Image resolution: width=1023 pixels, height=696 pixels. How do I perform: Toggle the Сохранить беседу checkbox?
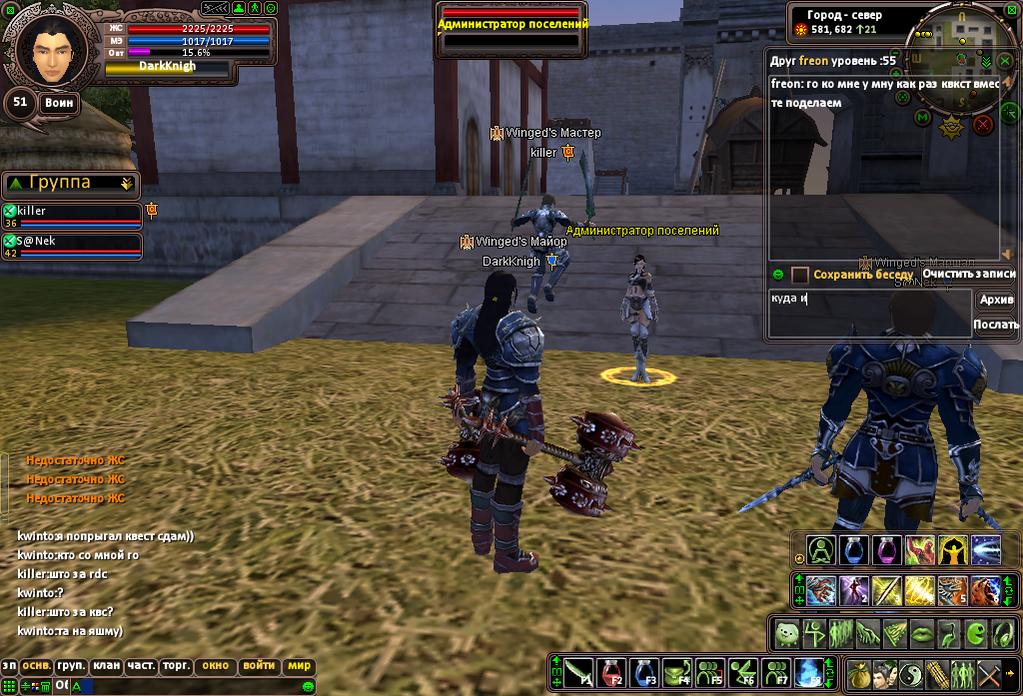(x=800, y=274)
